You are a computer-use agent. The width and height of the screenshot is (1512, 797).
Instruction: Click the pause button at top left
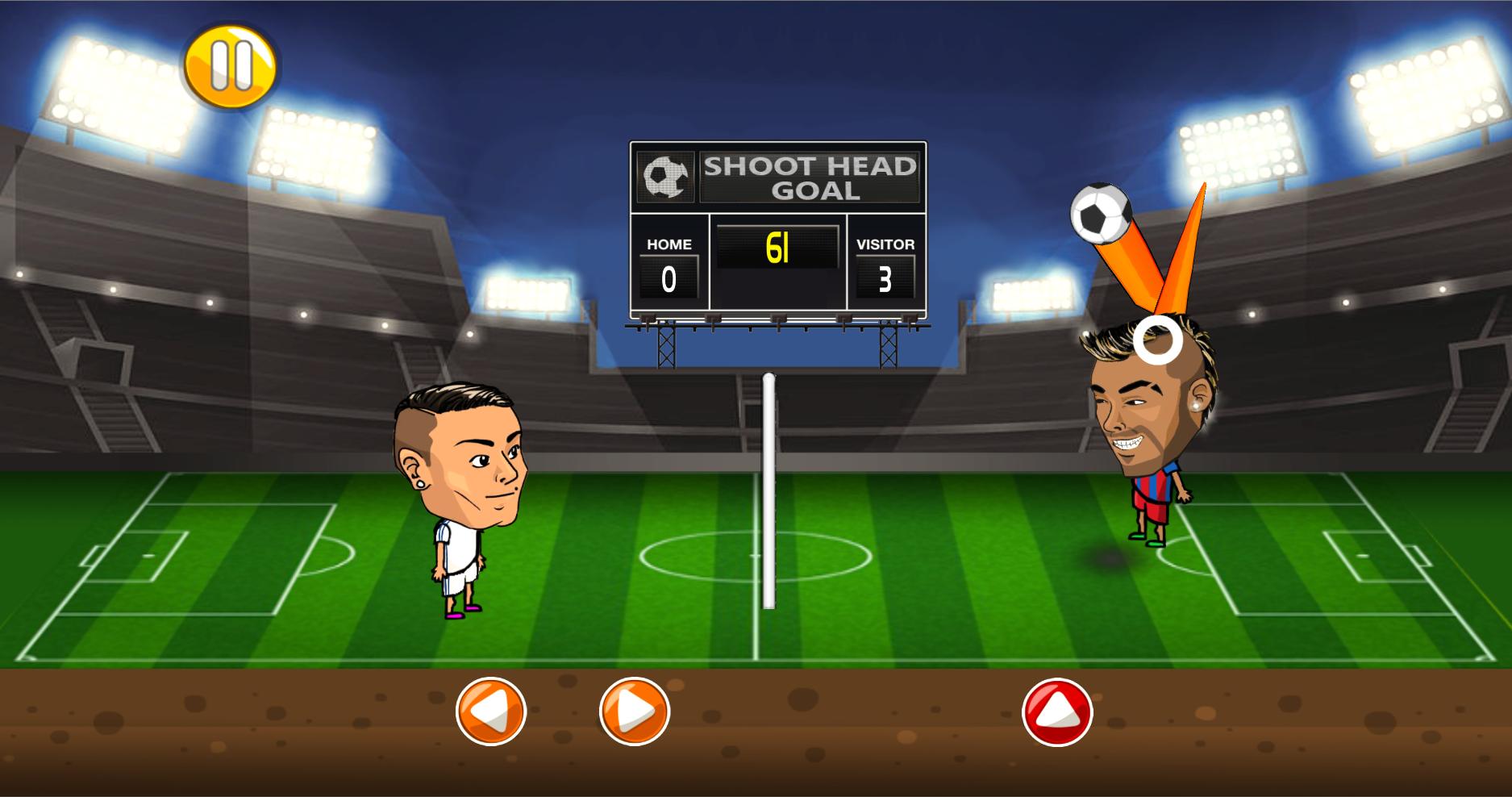[230, 65]
